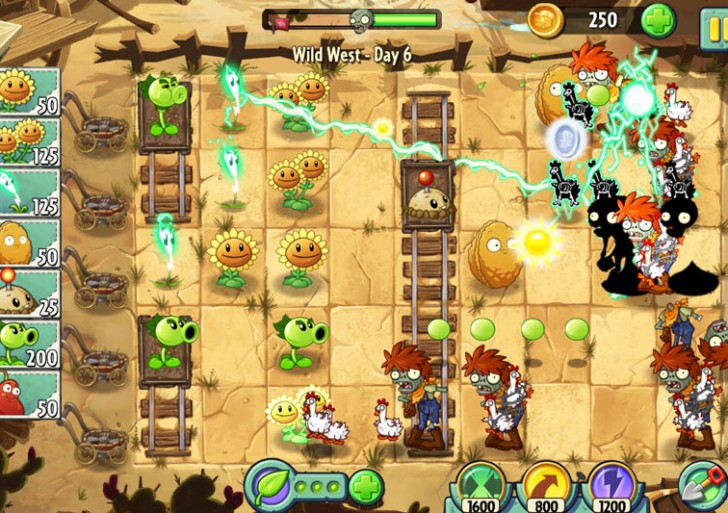
Task: Choose the Potato Mine seed packet
Action: point(28,294)
